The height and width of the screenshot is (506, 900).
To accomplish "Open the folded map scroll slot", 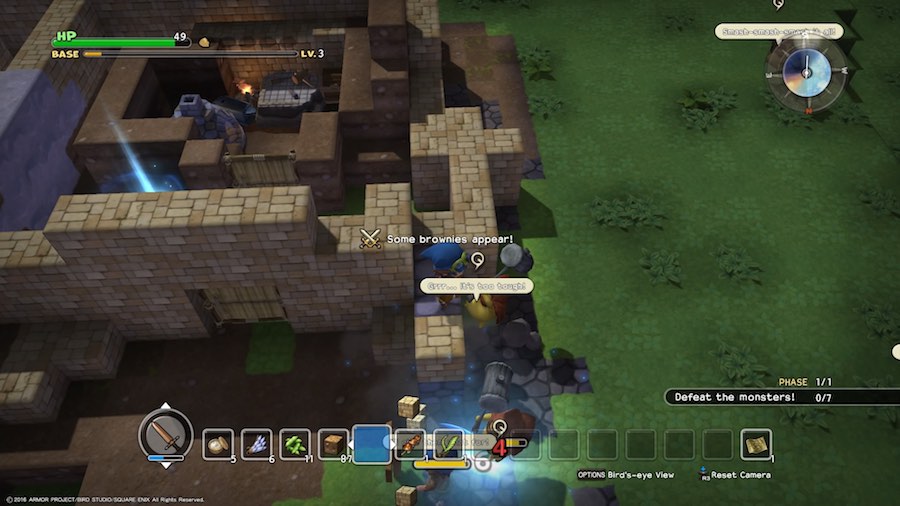I will [756, 444].
